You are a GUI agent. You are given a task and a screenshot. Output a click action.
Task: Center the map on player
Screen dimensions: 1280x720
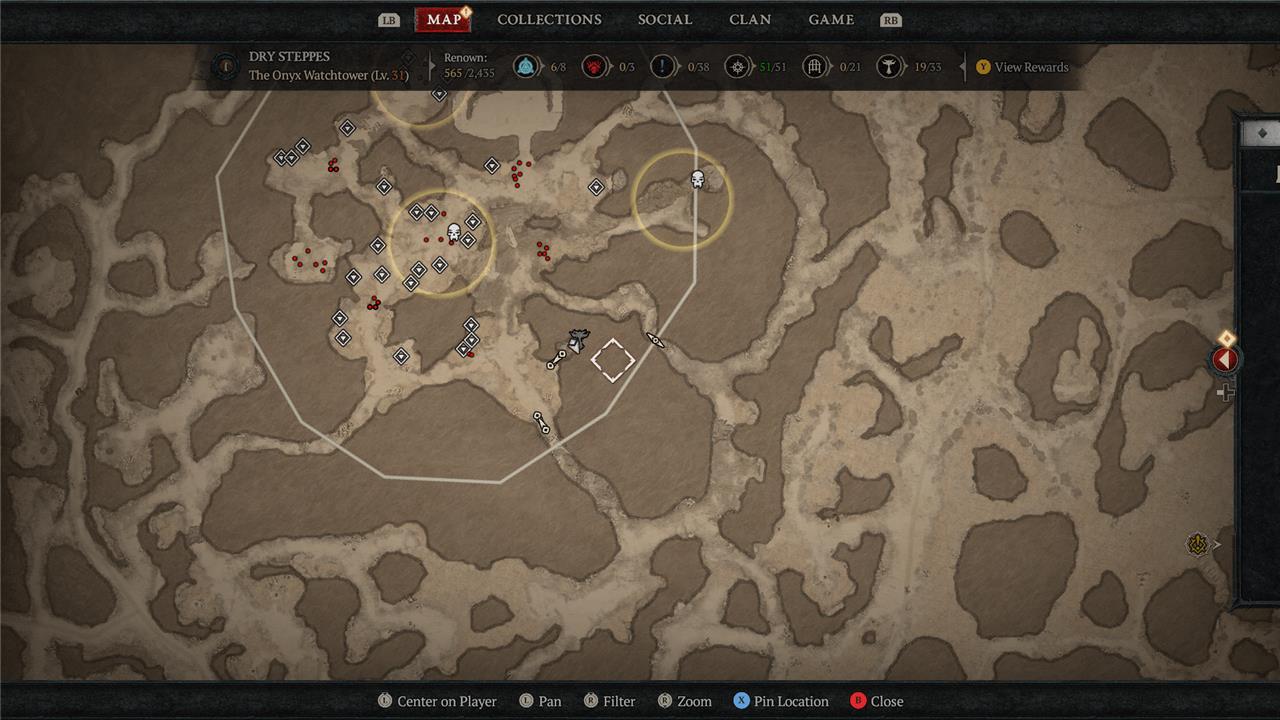tap(436, 701)
